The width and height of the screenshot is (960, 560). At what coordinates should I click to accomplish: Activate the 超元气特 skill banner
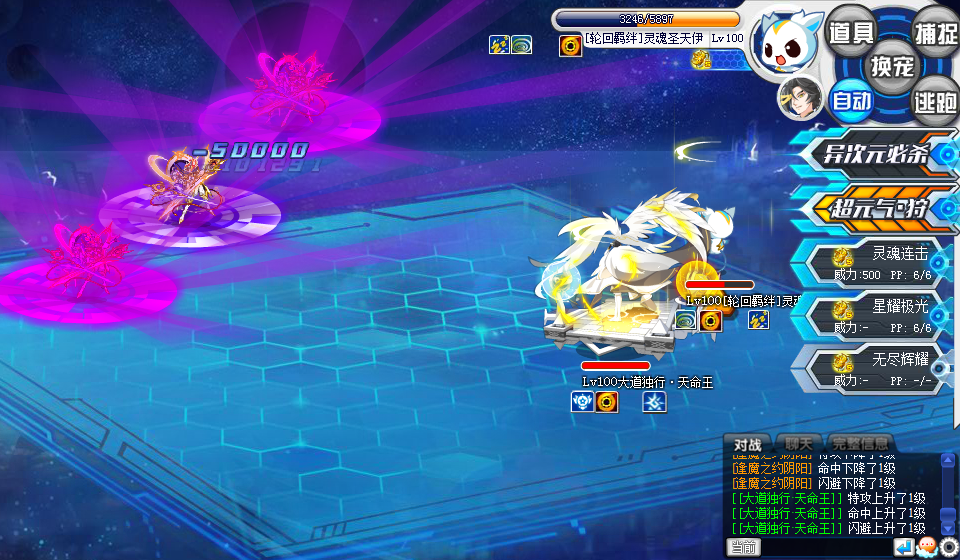pyautogui.click(x=875, y=209)
